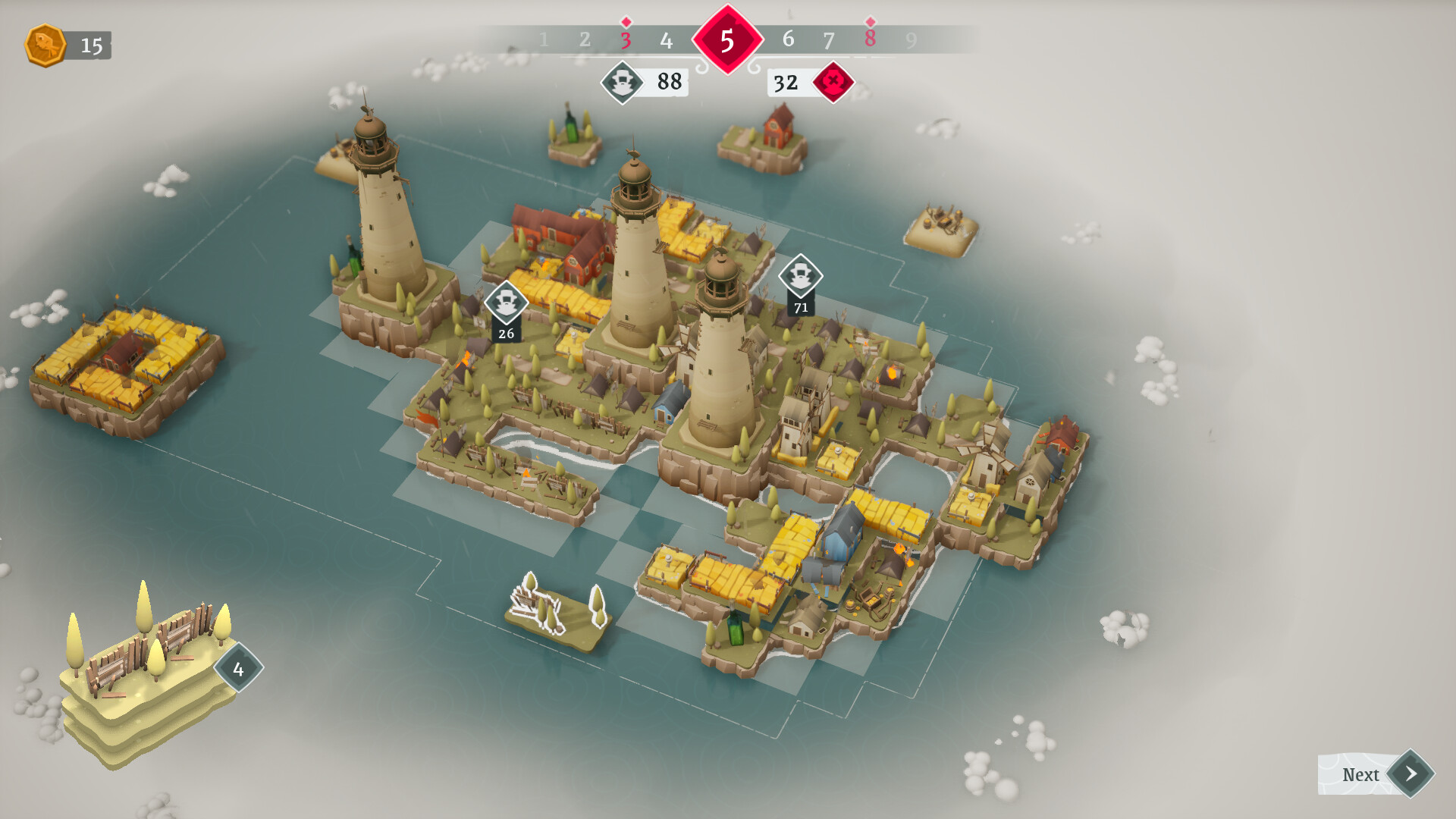Select the fence tile stack preview
Viewport: 1456px width, 819px height.
coord(148,667)
